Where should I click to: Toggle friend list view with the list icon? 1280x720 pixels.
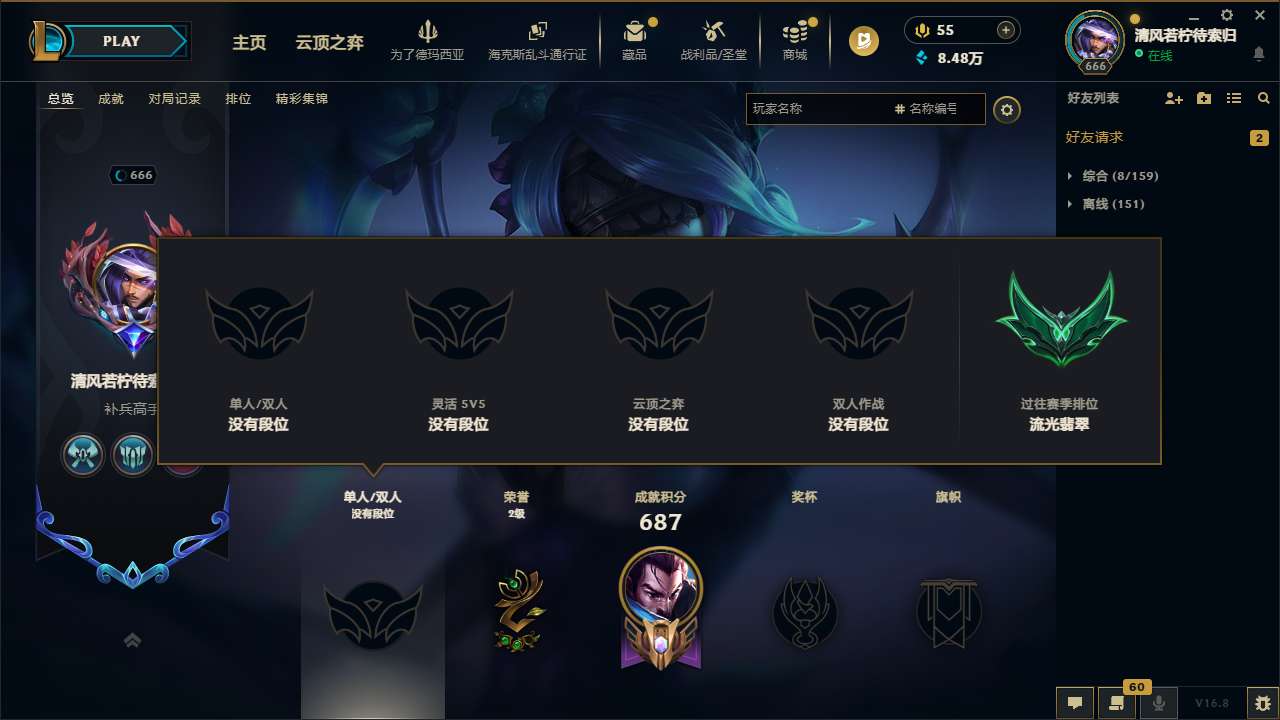click(x=1235, y=98)
